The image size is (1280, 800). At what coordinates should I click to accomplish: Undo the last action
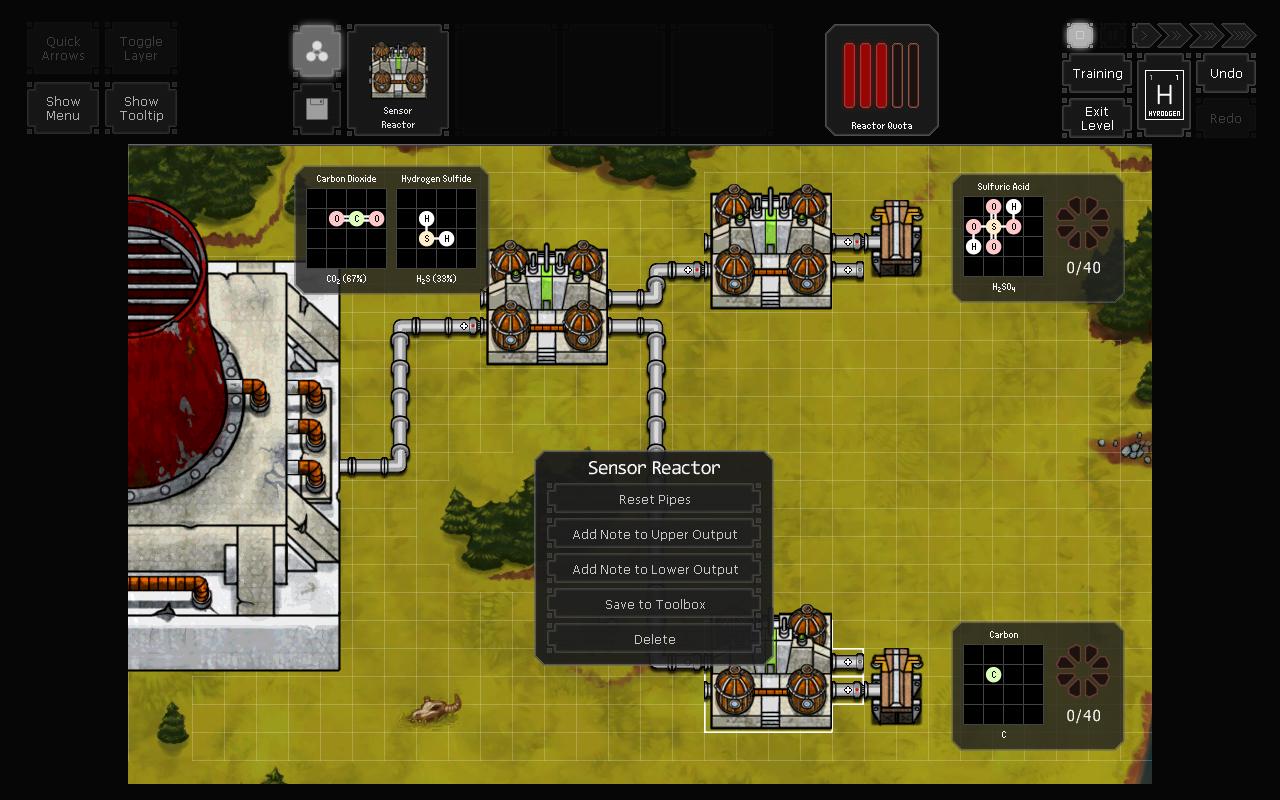(x=1226, y=74)
